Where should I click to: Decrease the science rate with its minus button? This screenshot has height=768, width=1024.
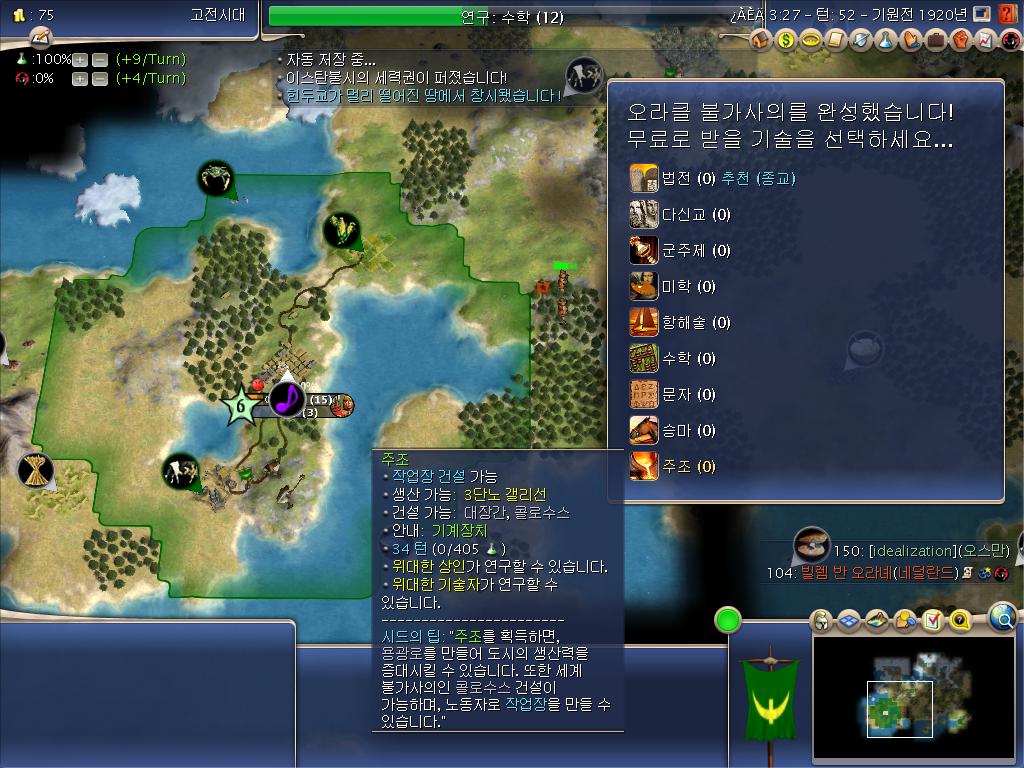(99, 59)
